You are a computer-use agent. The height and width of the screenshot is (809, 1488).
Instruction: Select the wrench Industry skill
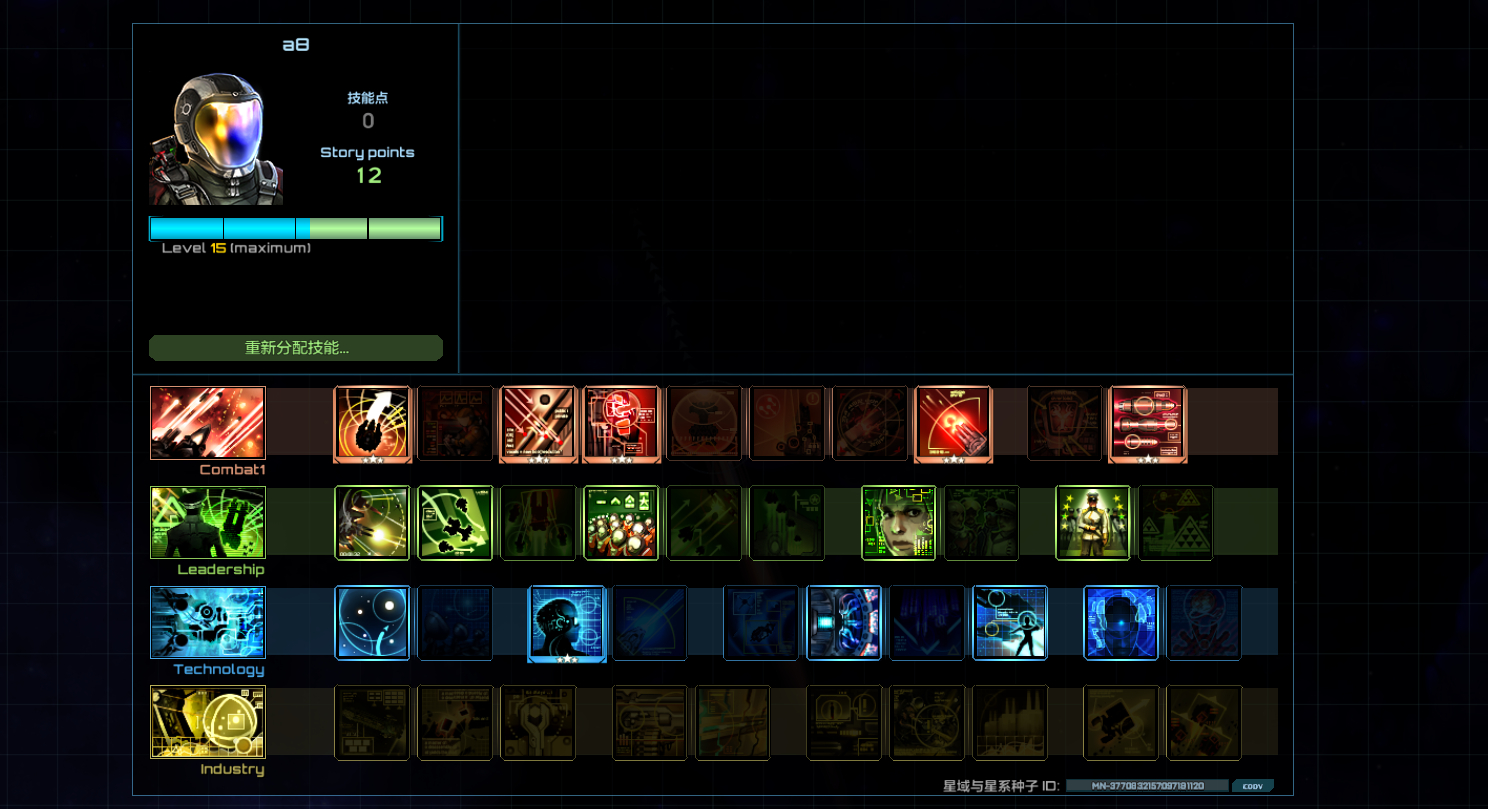538,722
